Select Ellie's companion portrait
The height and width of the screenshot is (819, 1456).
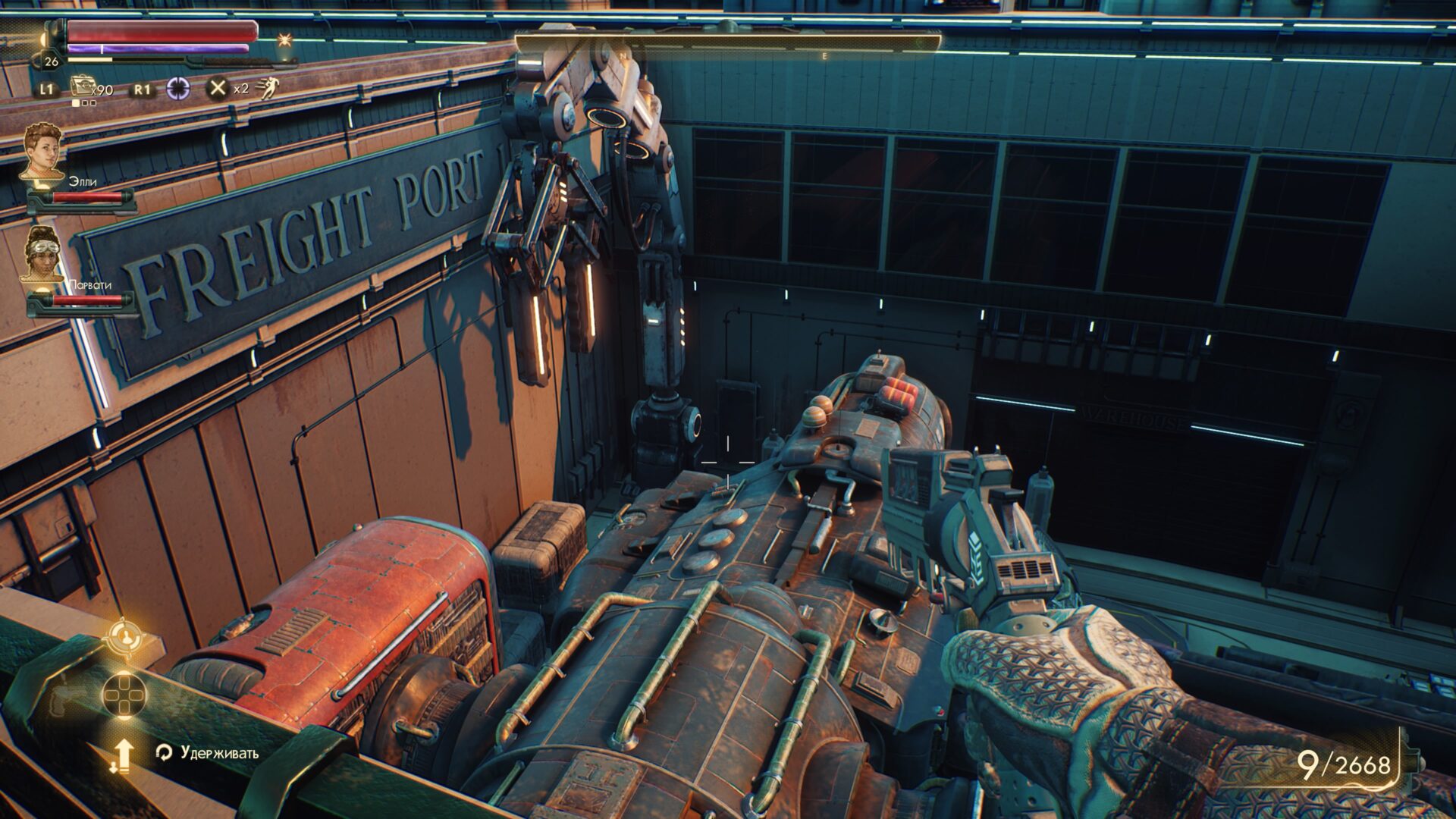coord(42,152)
